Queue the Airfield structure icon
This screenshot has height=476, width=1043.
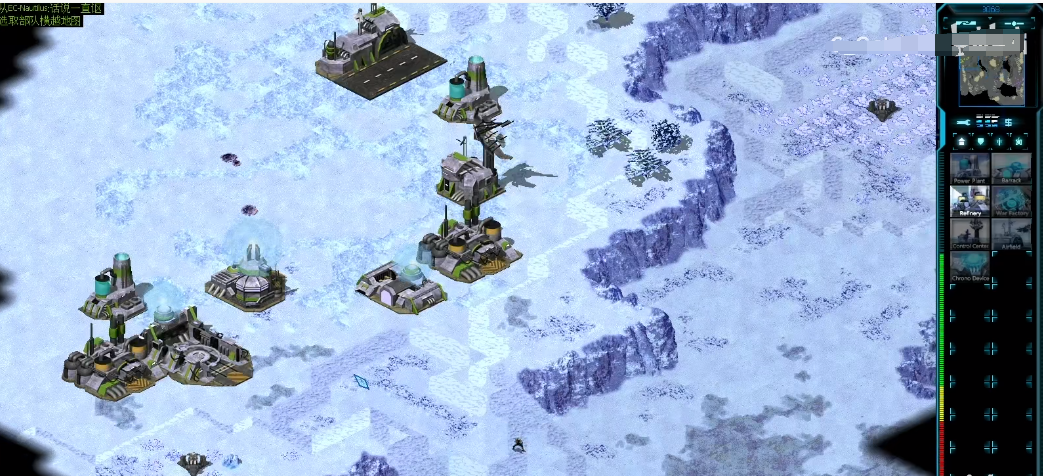1011,234
